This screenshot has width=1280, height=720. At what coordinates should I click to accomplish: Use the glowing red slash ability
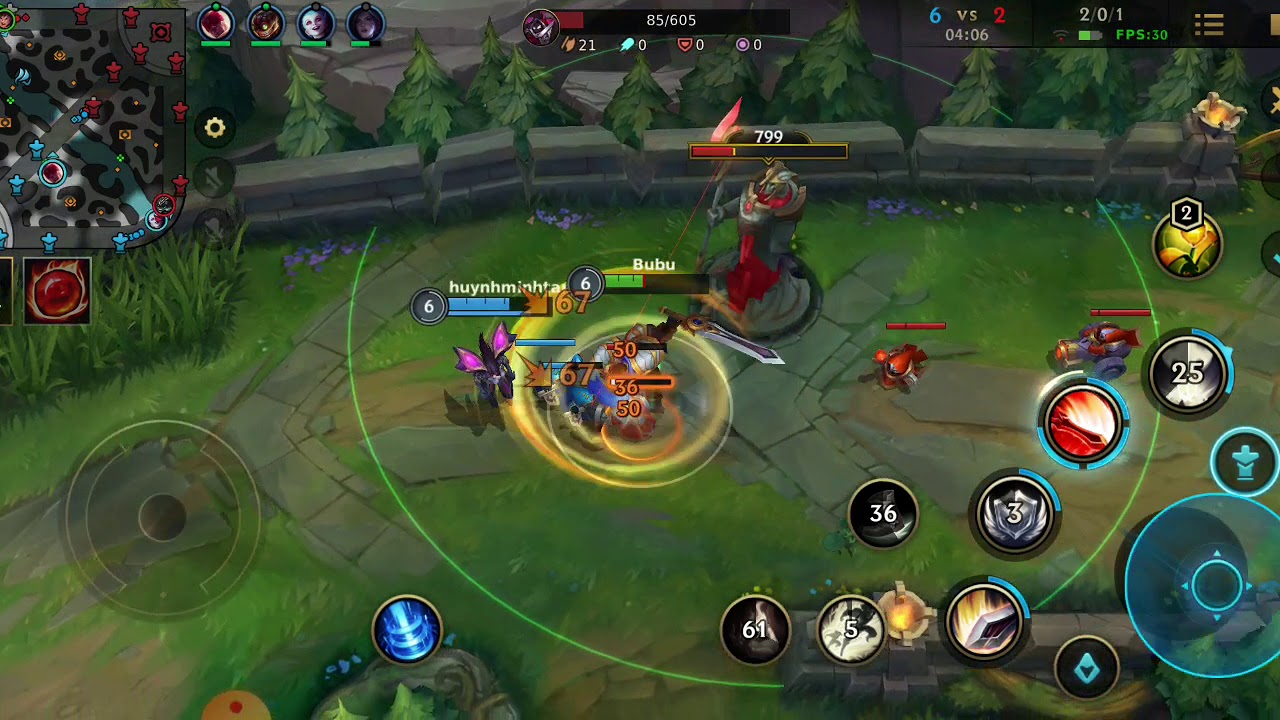coord(1083,423)
